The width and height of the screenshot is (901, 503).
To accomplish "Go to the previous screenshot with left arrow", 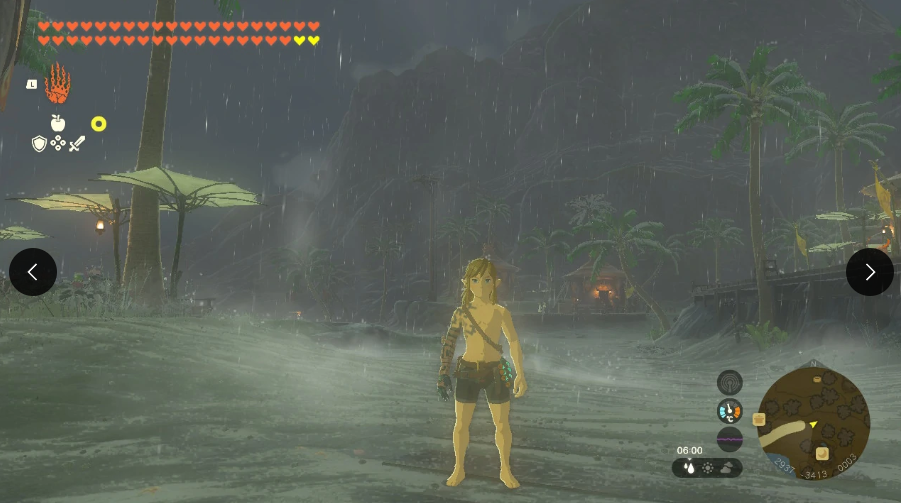I will point(33,272).
